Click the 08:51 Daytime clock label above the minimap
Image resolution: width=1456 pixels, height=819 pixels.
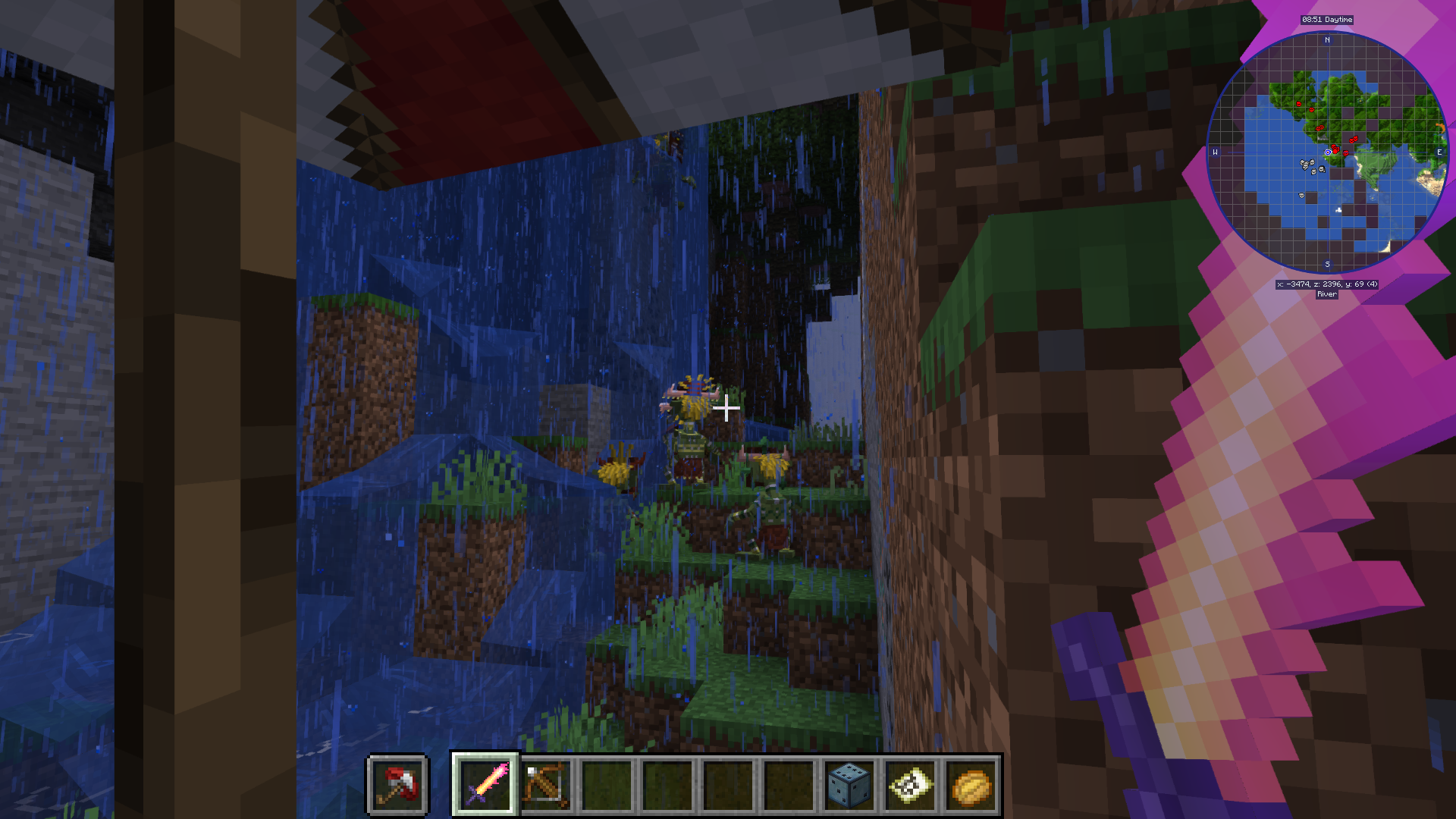pyautogui.click(x=1326, y=19)
